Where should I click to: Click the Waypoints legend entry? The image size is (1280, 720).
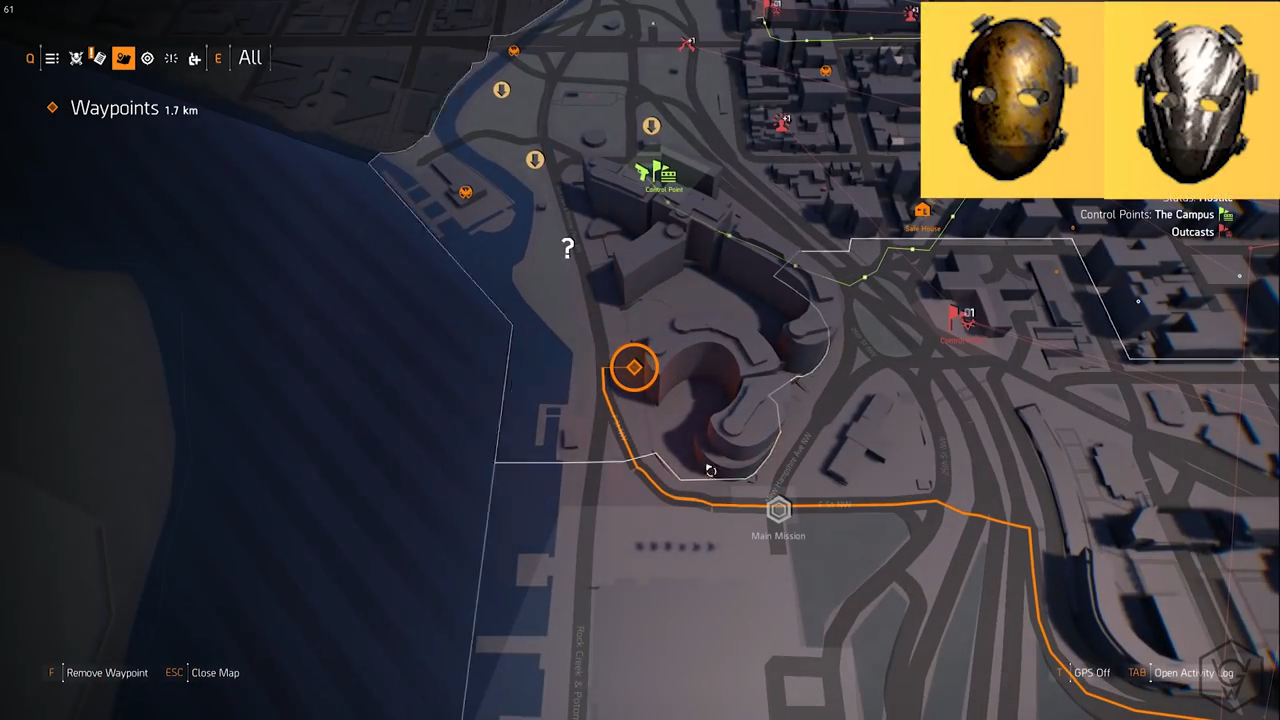[x=114, y=109]
